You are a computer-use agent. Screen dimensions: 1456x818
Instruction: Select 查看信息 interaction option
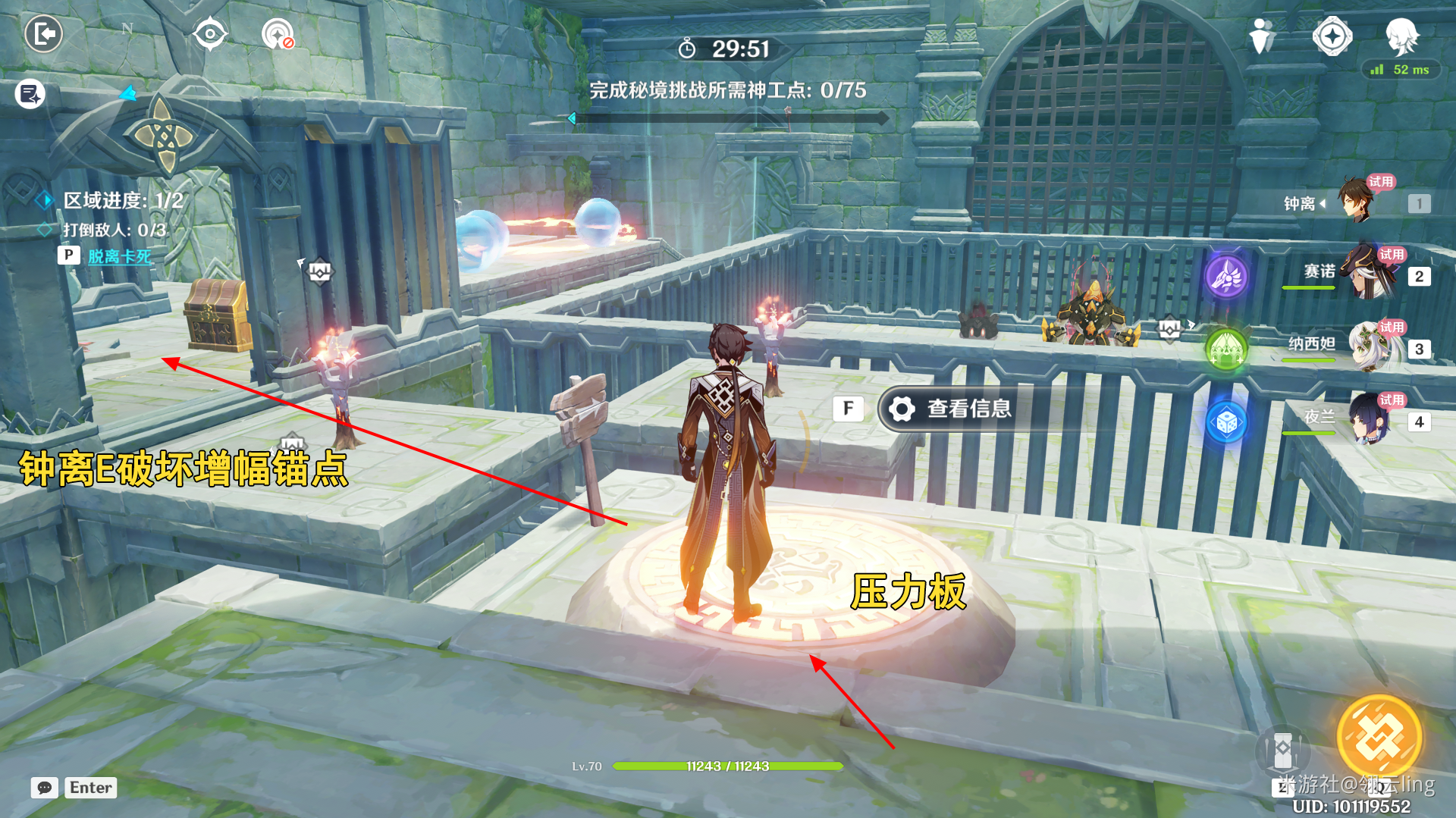pos(968,409)
